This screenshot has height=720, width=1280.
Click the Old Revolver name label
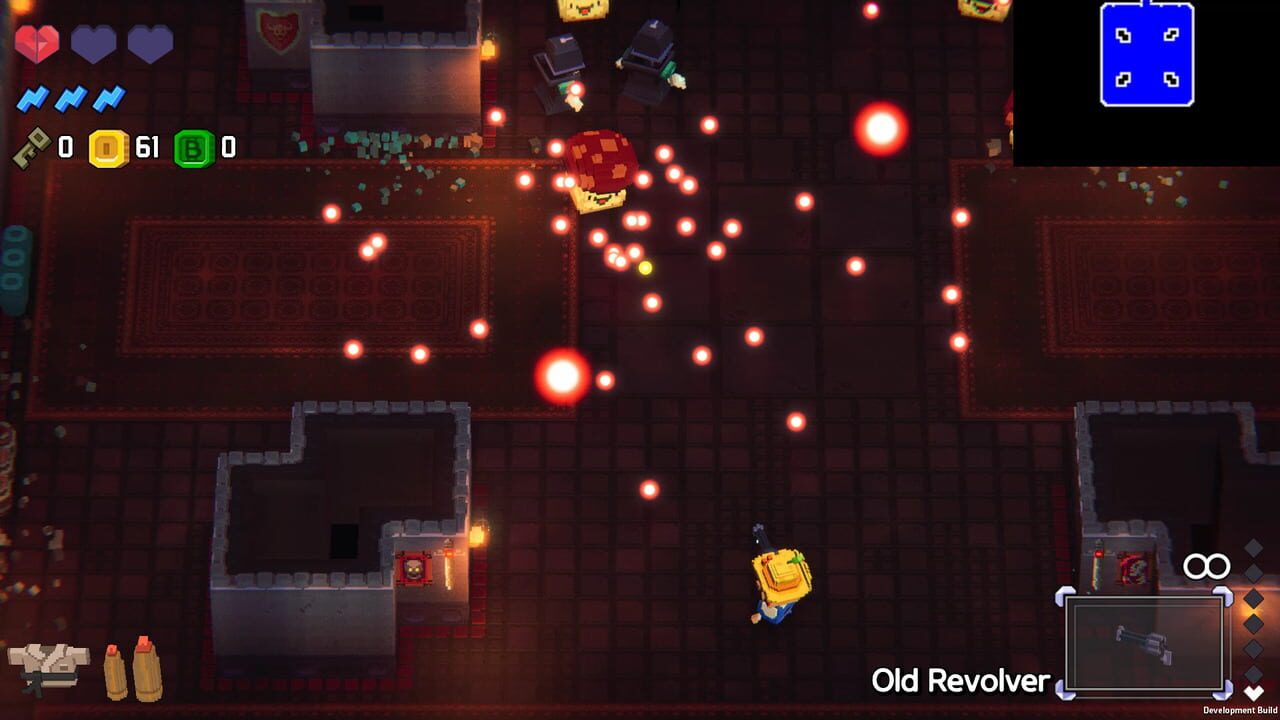click(965, 678)
